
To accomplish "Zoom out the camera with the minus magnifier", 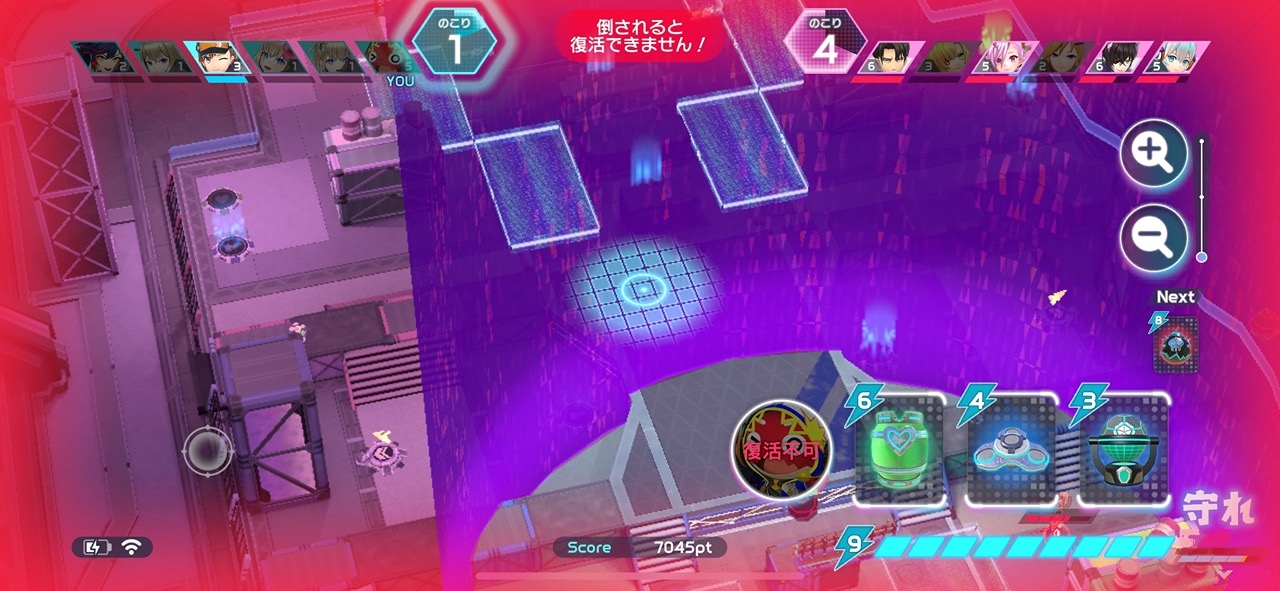I will (x=1153, y=238).
